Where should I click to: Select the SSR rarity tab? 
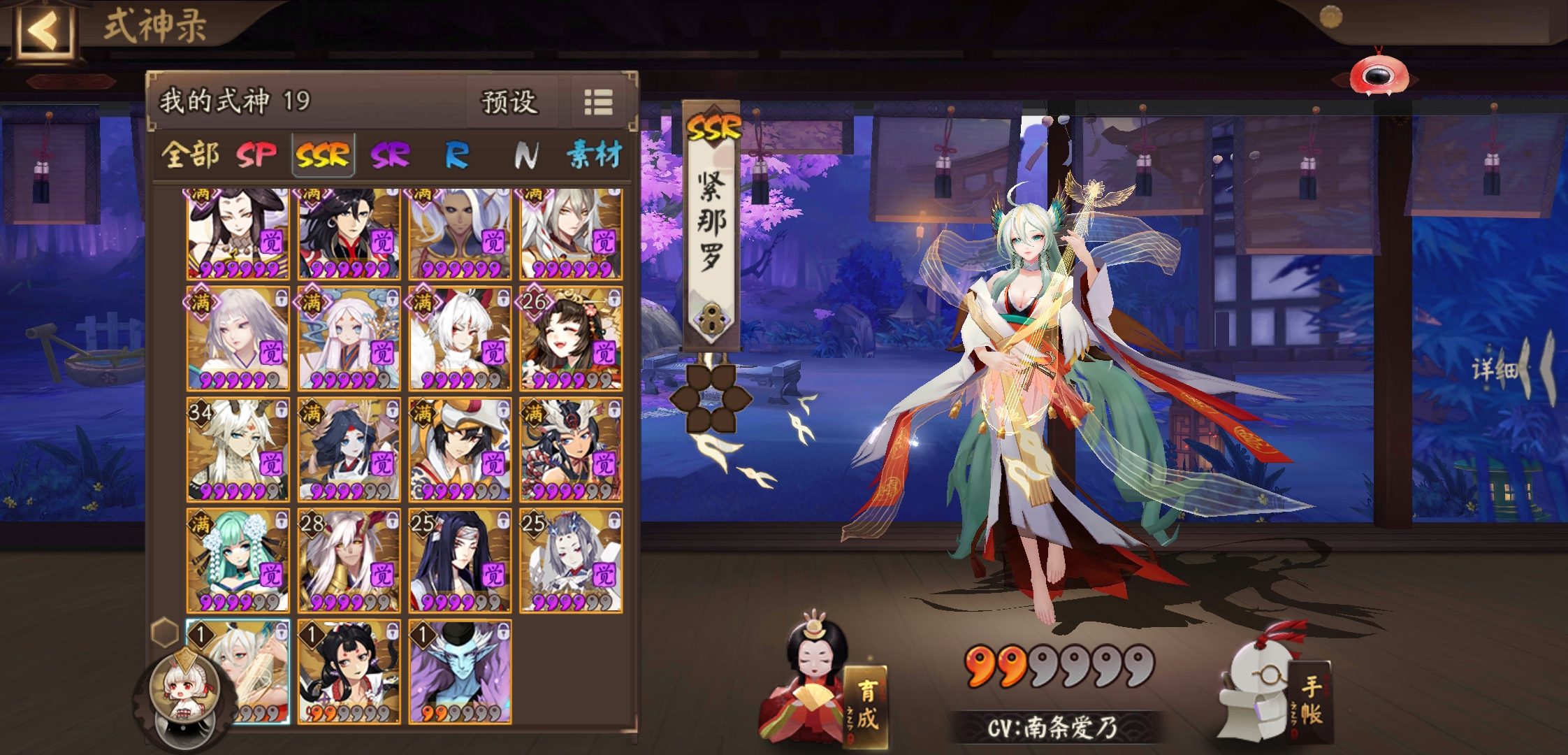point(322,154)
